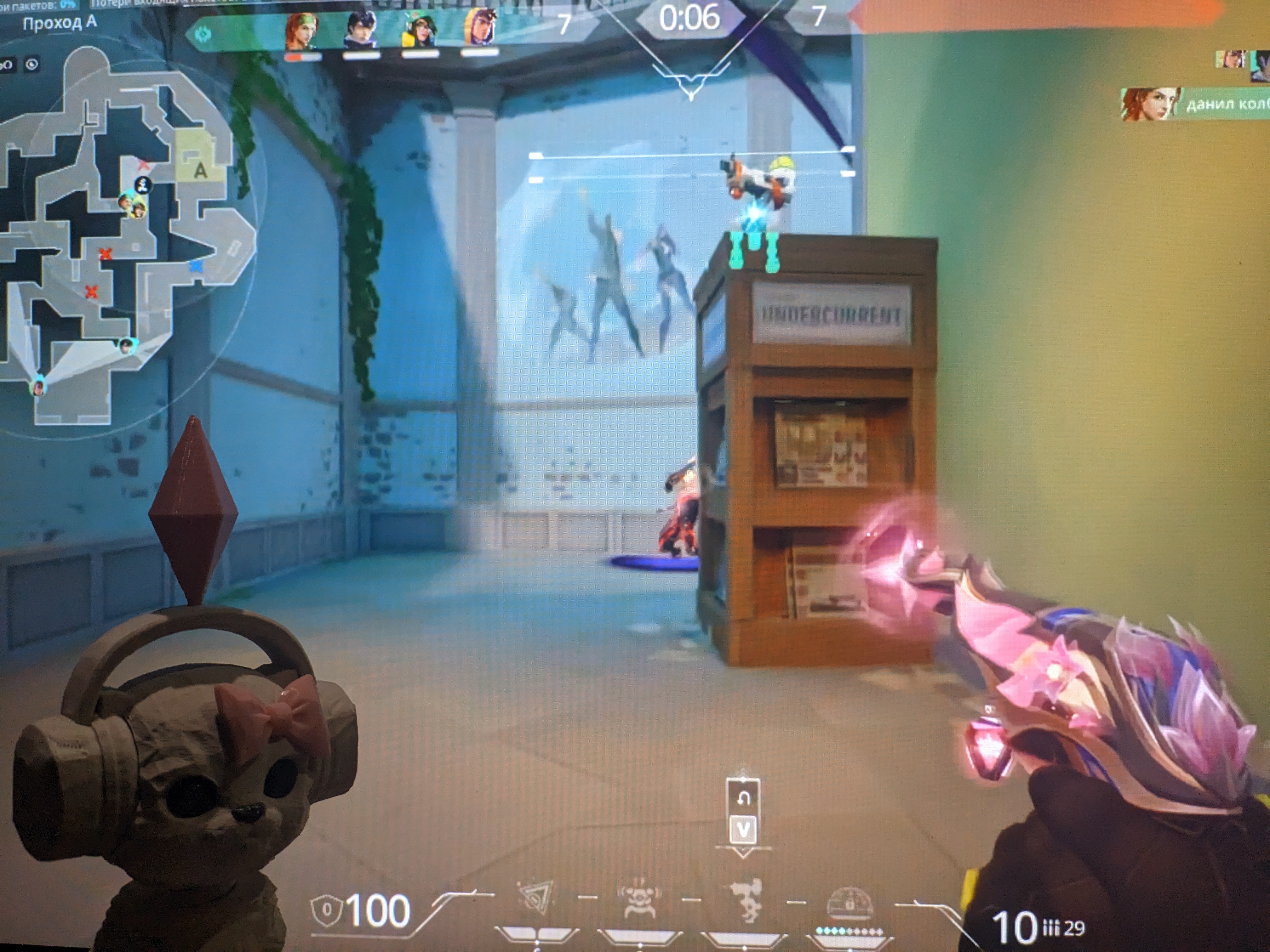Click the teal team emblem in top bar

pos(203,35)
